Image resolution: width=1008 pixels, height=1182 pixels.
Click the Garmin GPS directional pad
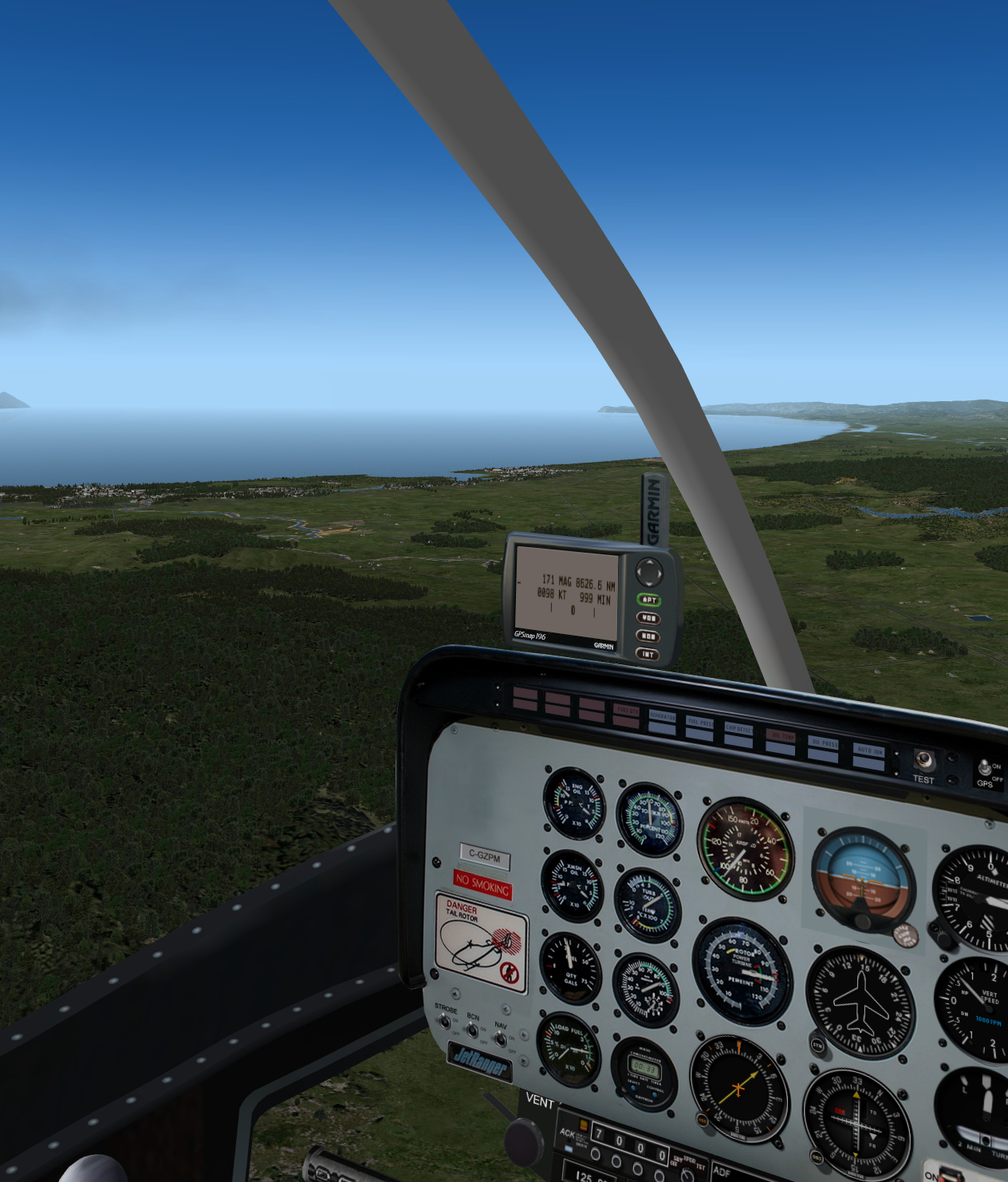[649, 571]
